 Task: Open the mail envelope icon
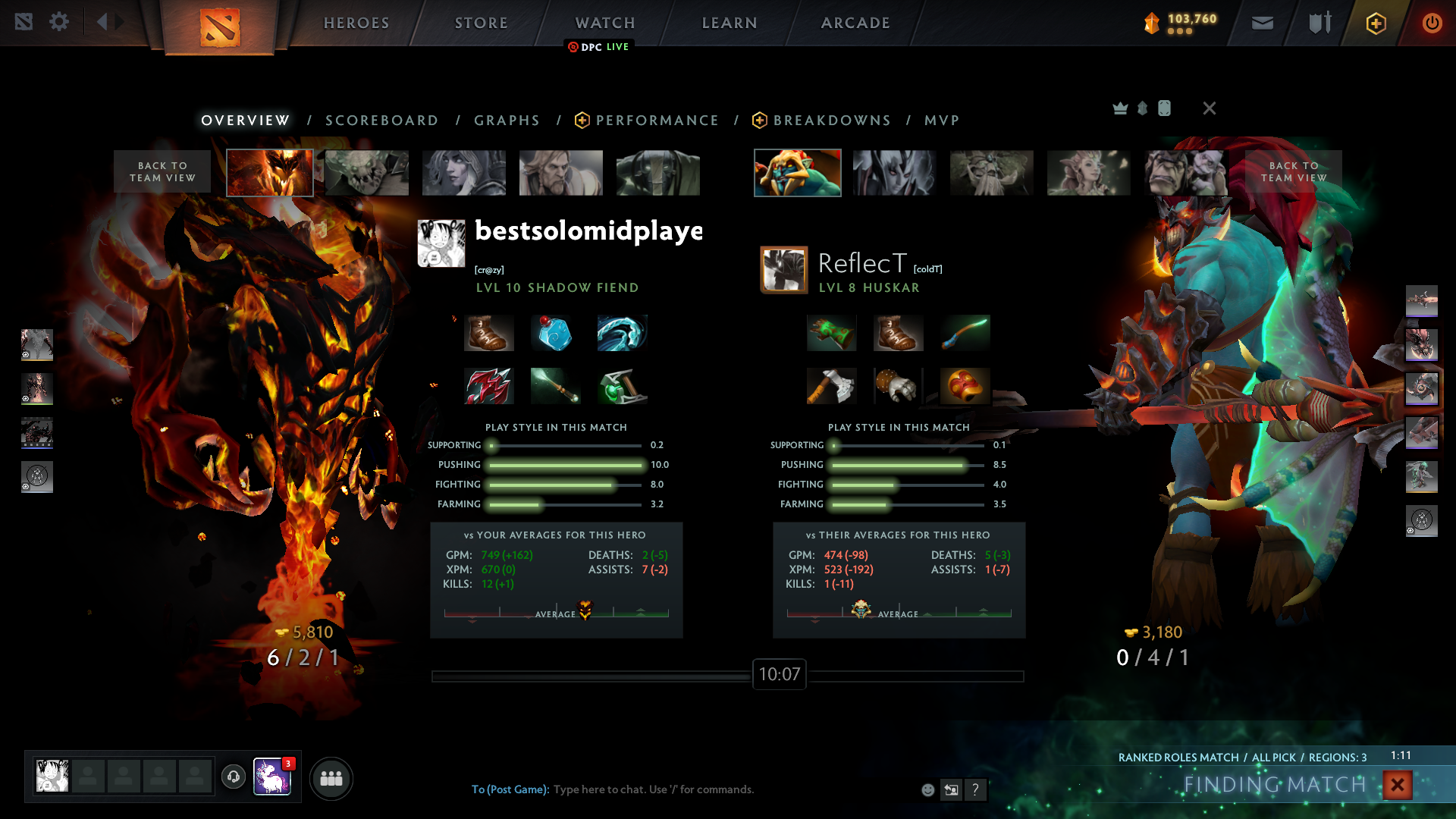tap(1263, 24)
